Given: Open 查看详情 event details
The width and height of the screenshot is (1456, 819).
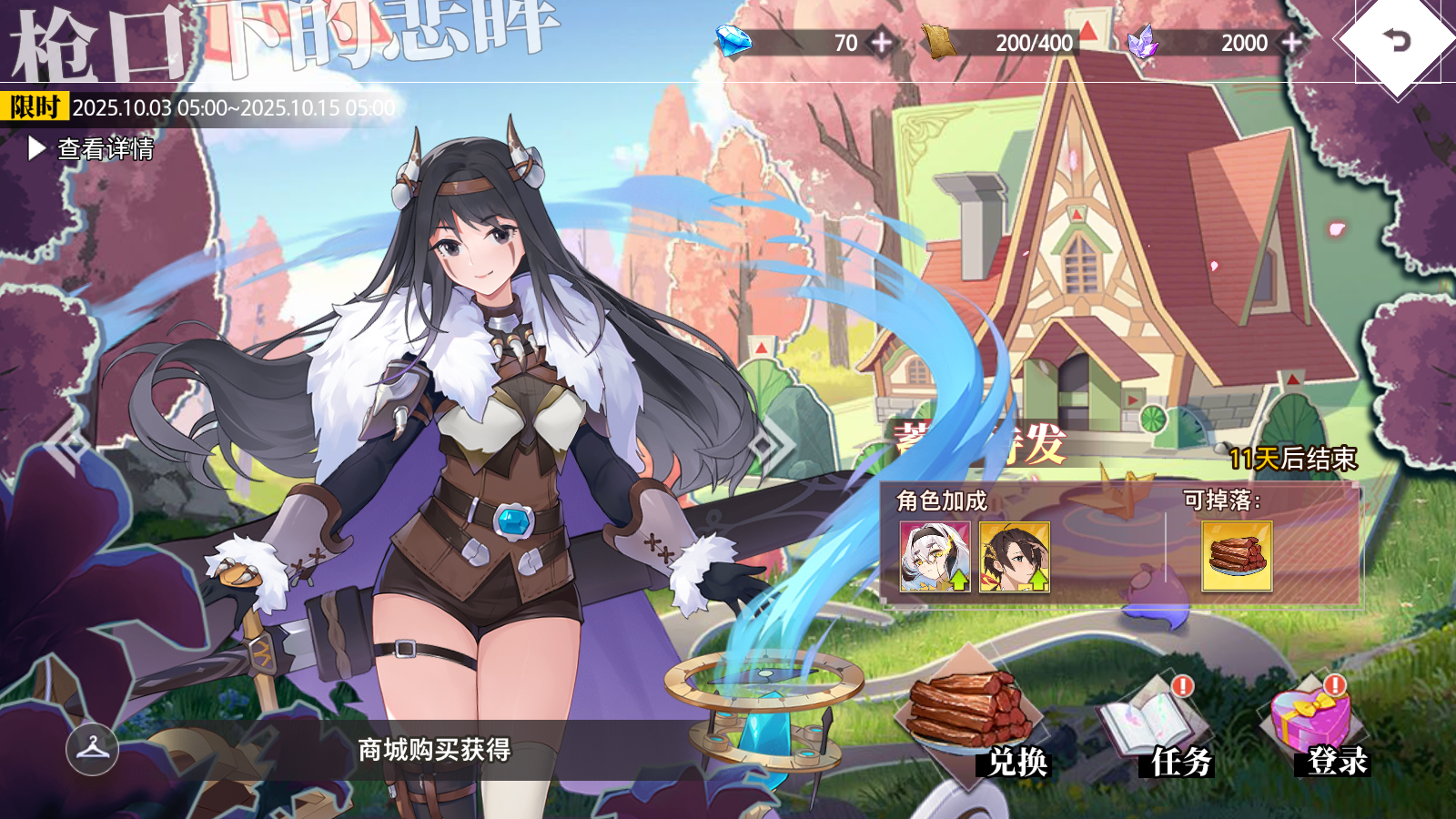Looking at the screenshot, I should (92, 148).
